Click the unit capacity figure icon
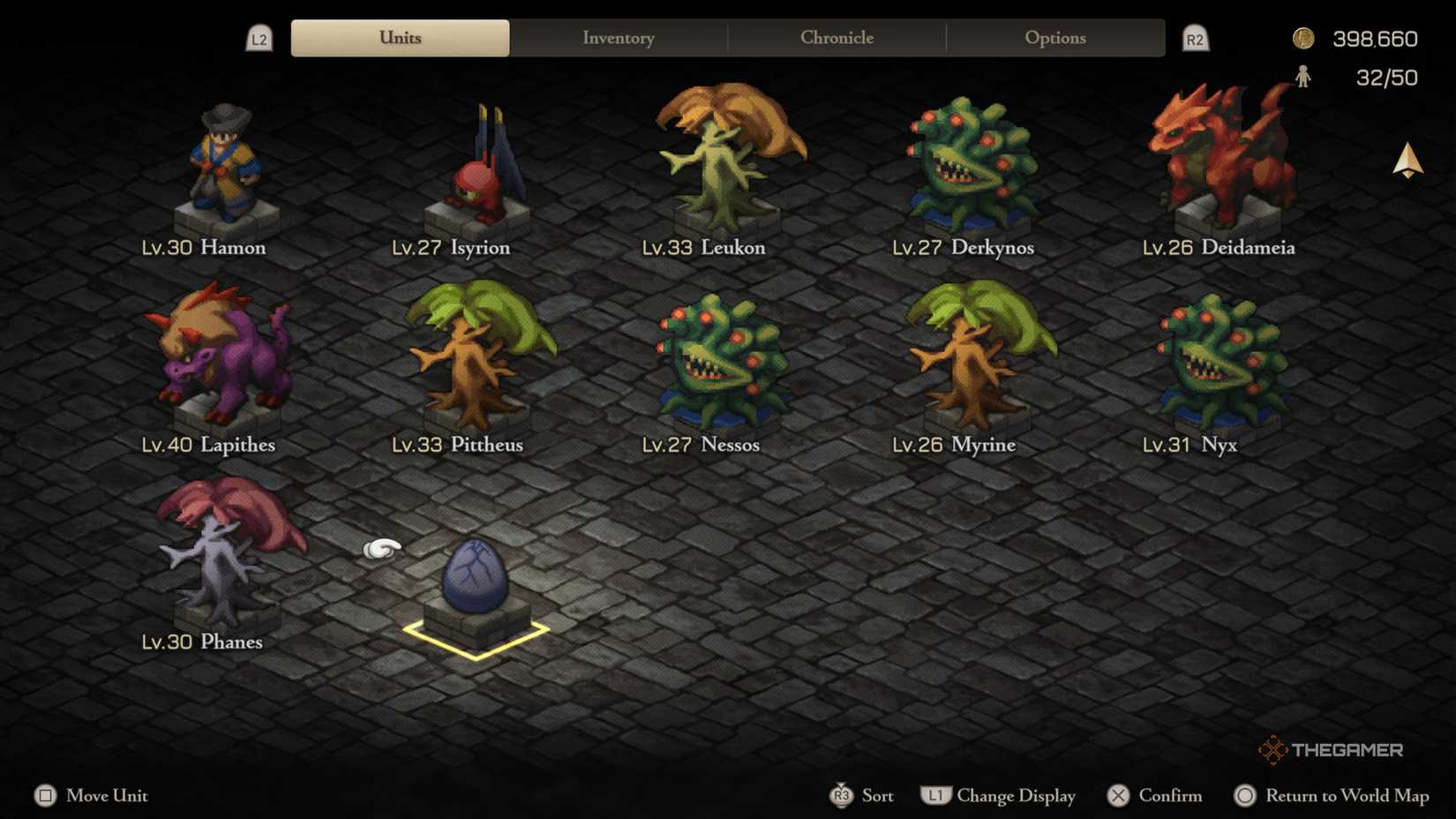 pos(1303,77)
